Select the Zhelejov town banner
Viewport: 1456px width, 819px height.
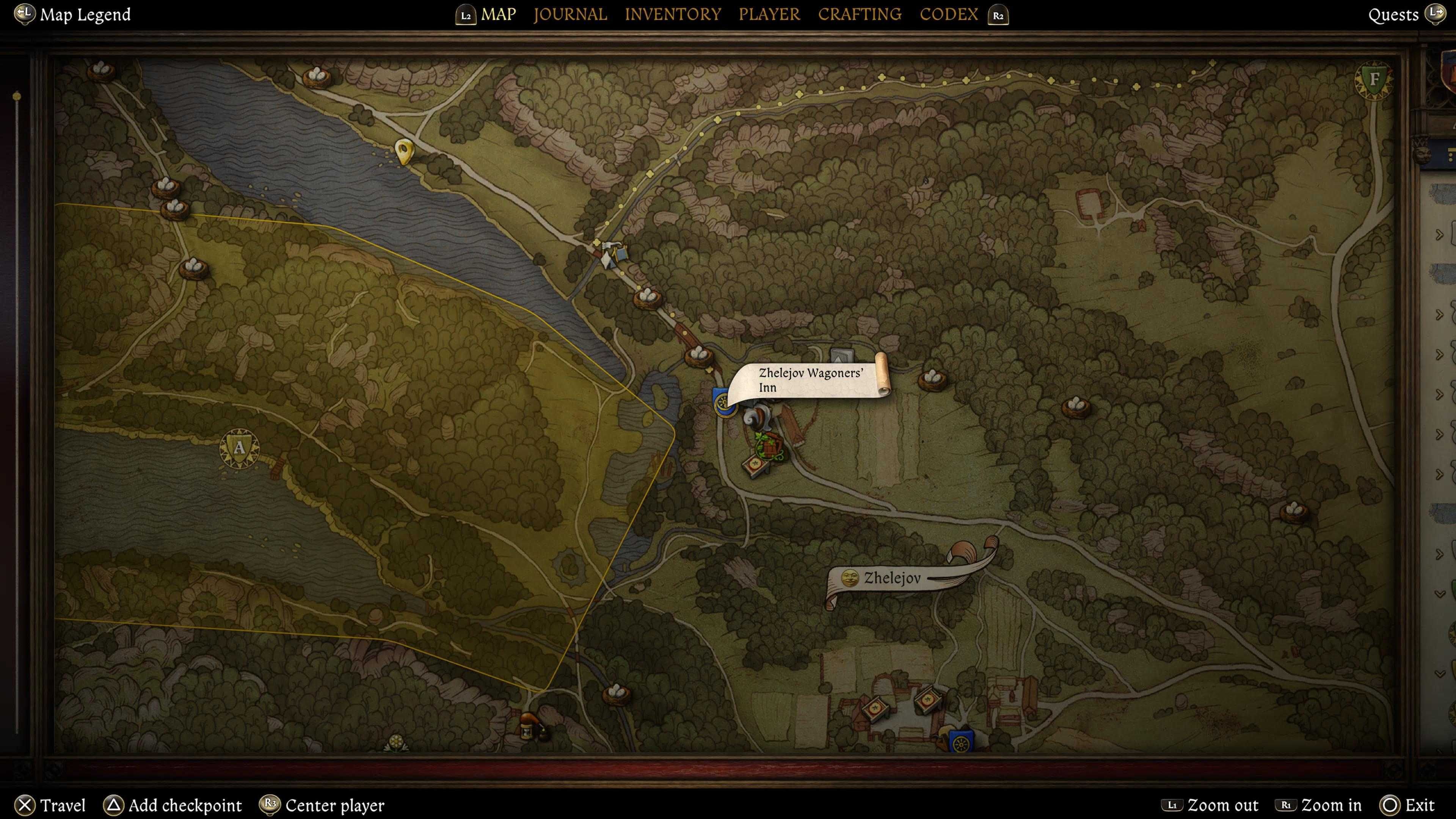pos(892,577)
